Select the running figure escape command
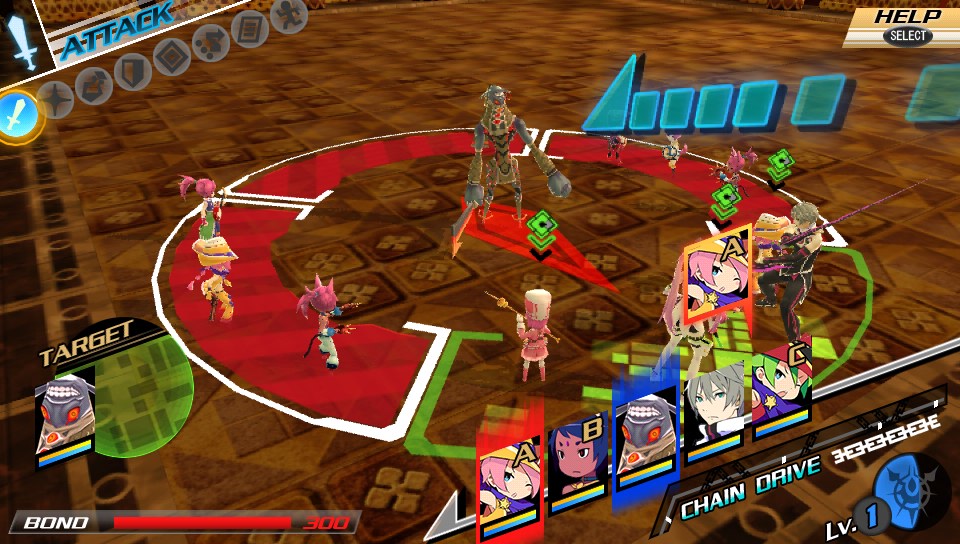 [288, 15]
